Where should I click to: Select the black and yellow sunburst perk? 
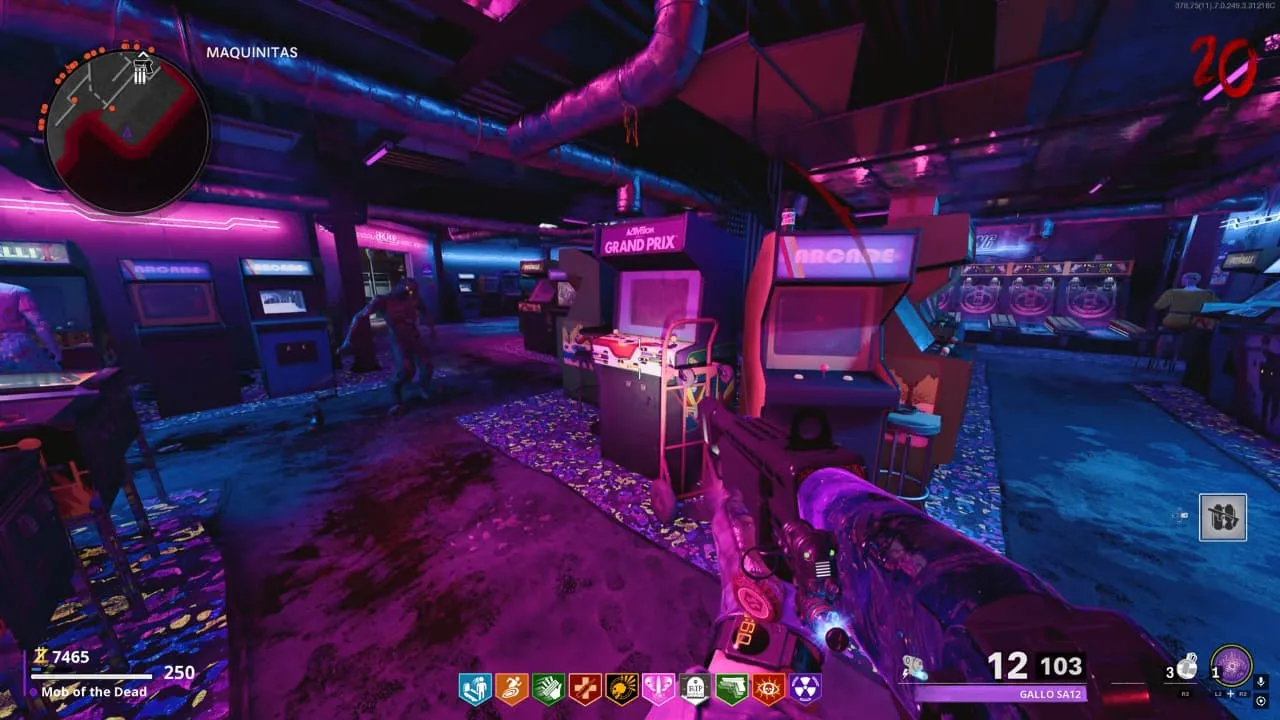tap(622, 689)
